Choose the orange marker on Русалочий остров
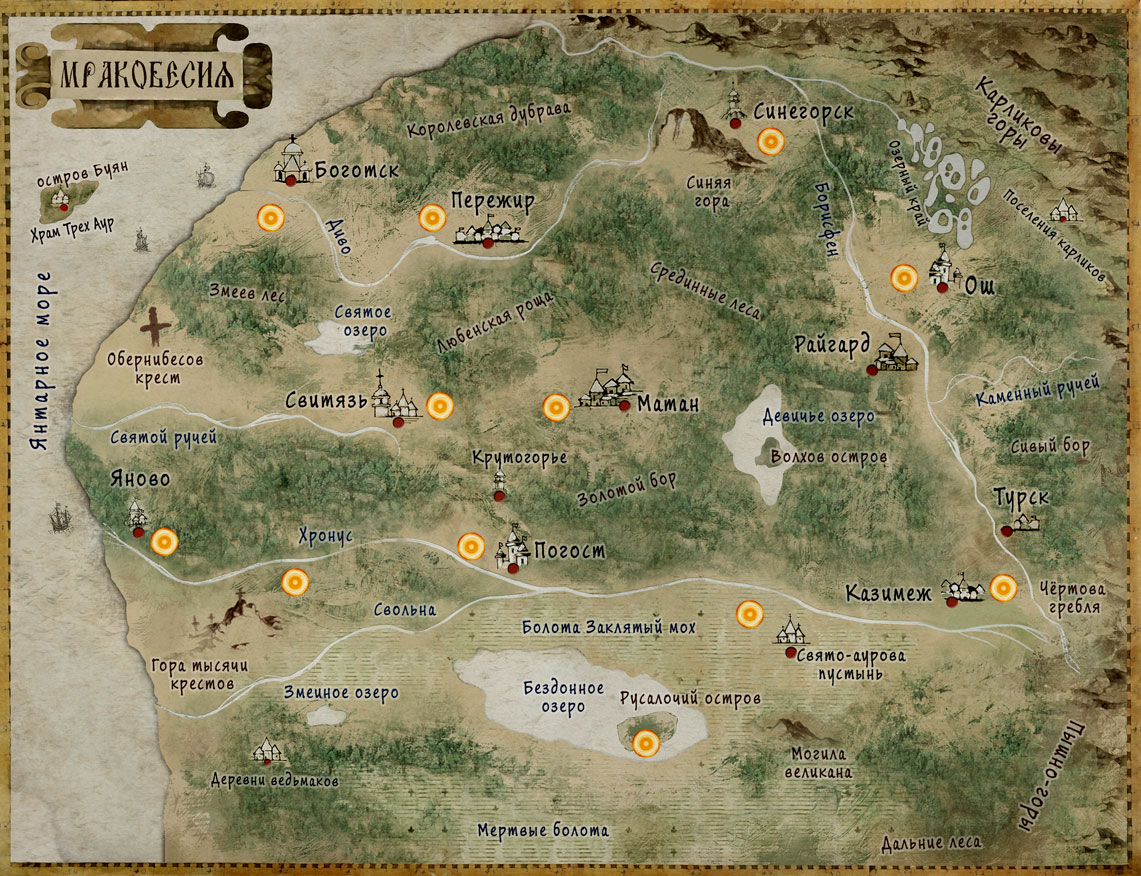The image size is (1141, 876). tap(646, 742)
